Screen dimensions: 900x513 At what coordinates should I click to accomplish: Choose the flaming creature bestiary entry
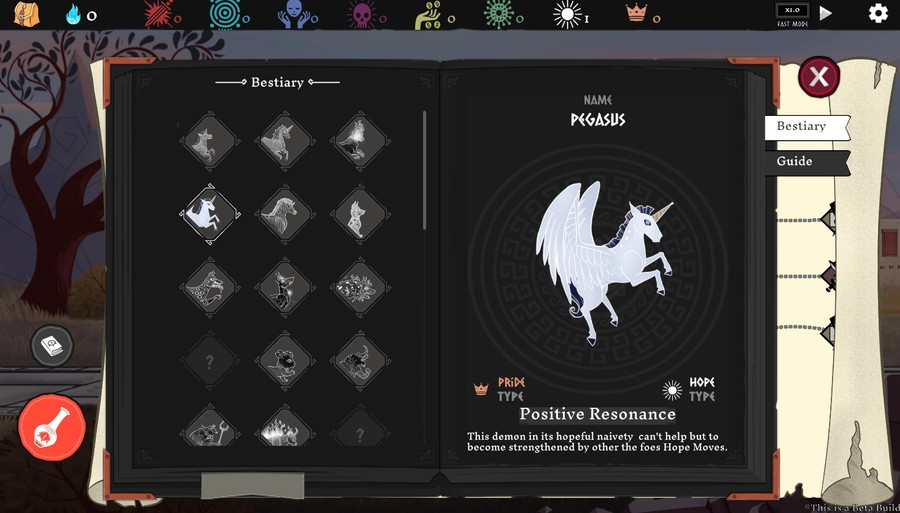pyautogui.click(x=285, y=430)
